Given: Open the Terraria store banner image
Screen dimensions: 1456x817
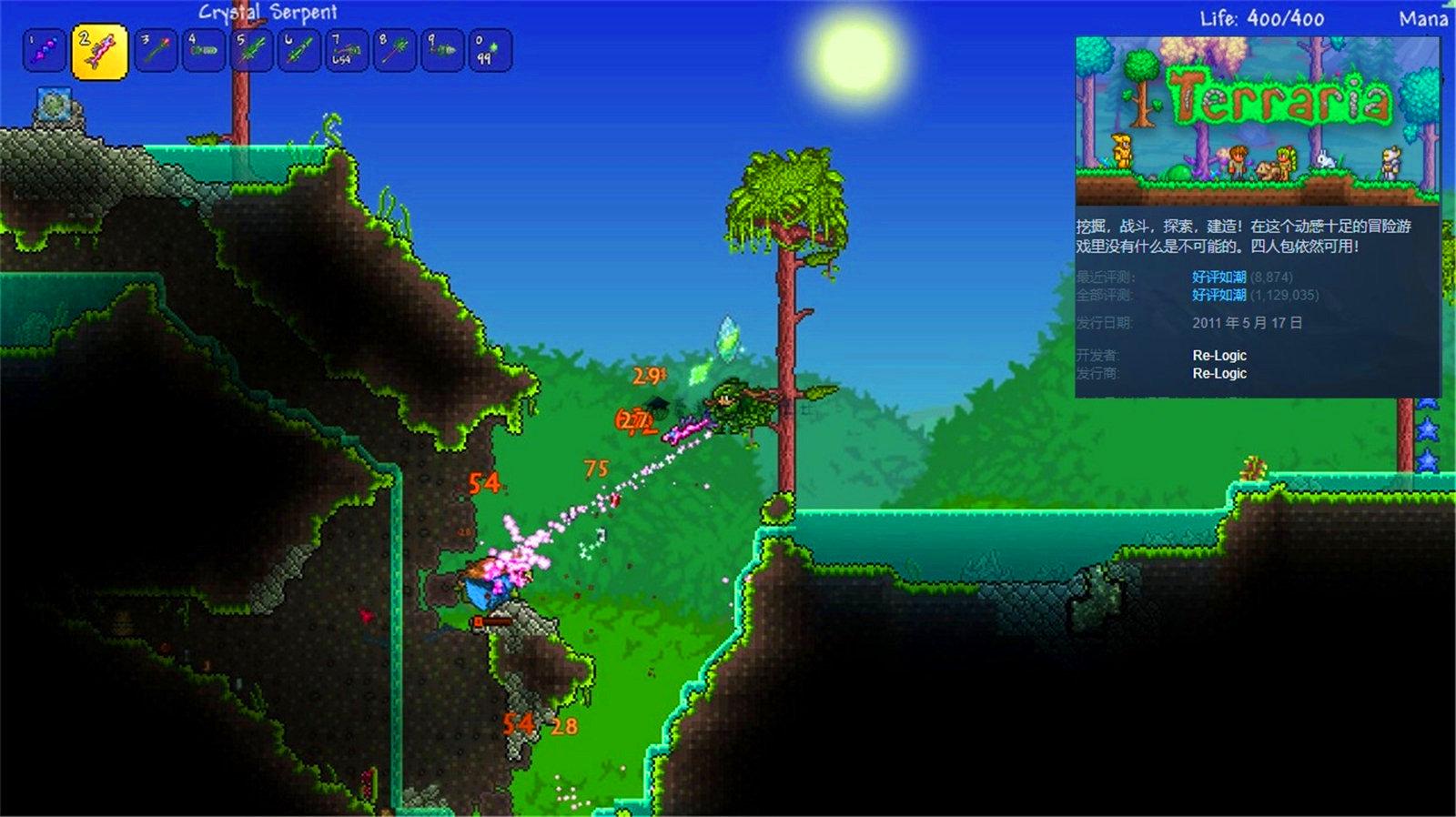Looking at the screenshot, I should click(x=1258, y=121).
